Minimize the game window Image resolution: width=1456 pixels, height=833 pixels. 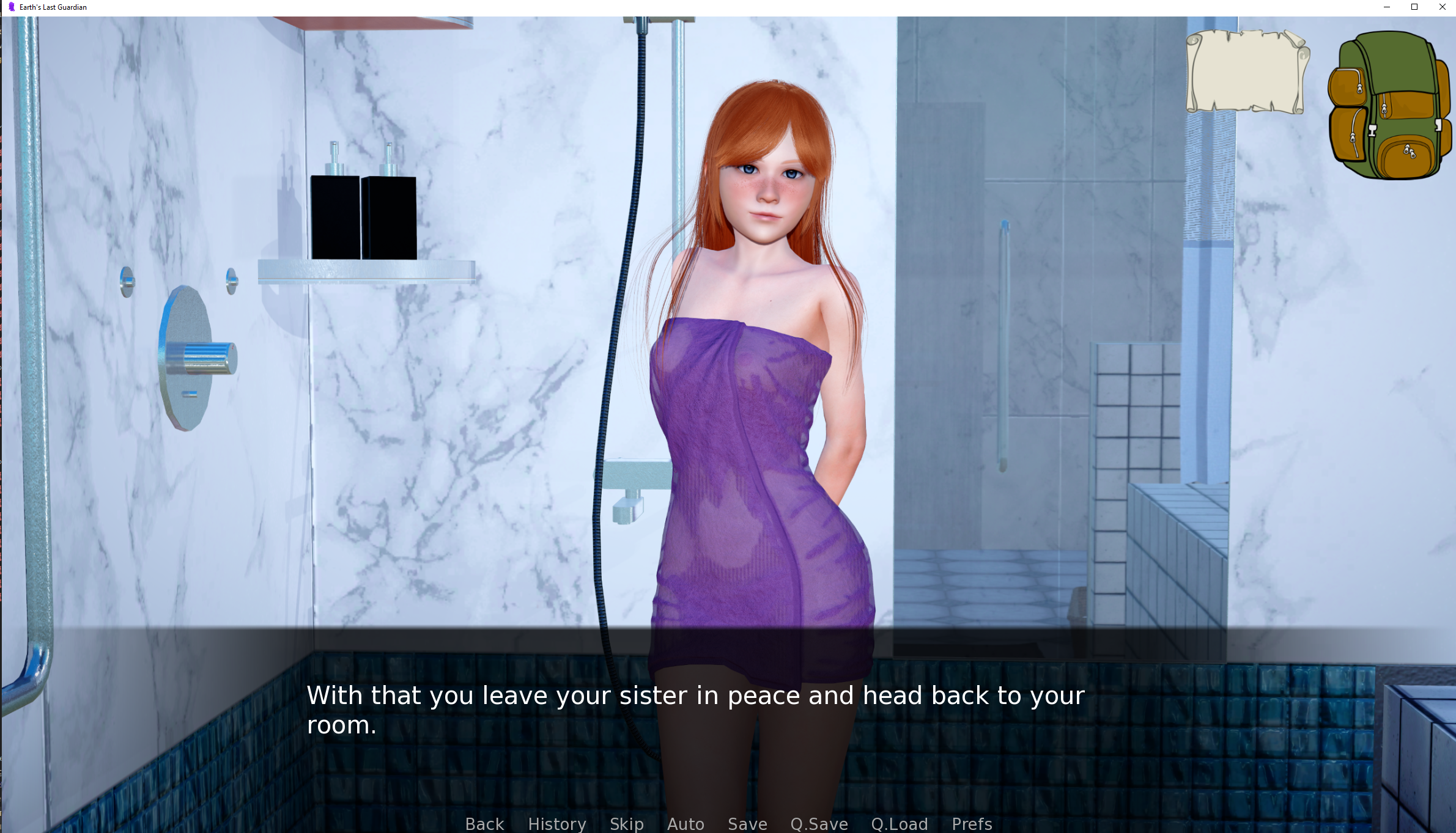(1387, 7)
